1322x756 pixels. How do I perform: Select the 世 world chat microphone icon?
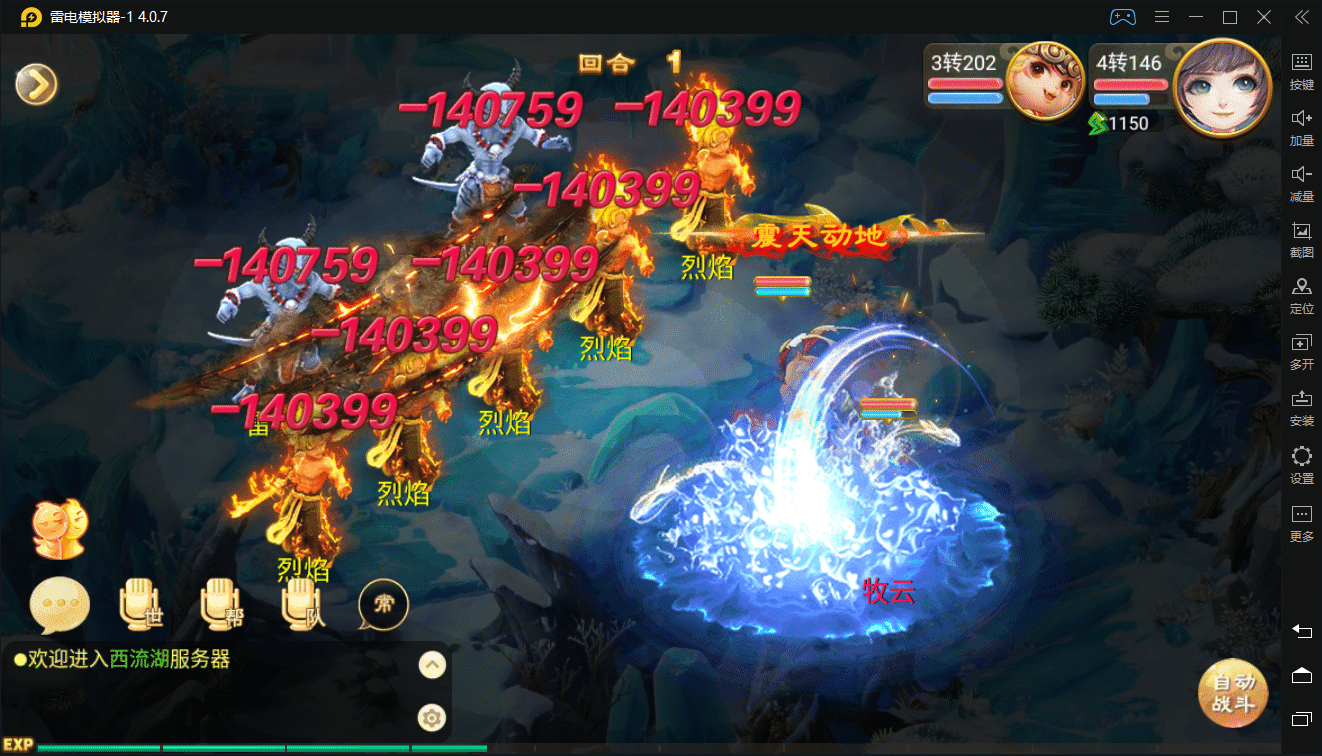(x=140, y=605)
